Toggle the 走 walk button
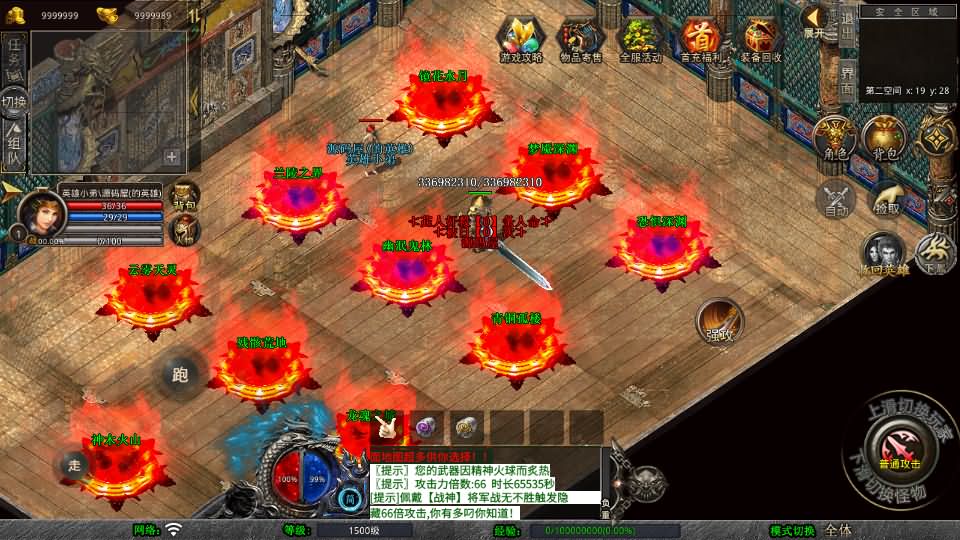Viewport: 960px width, 540px height. [x=75, y=464]
